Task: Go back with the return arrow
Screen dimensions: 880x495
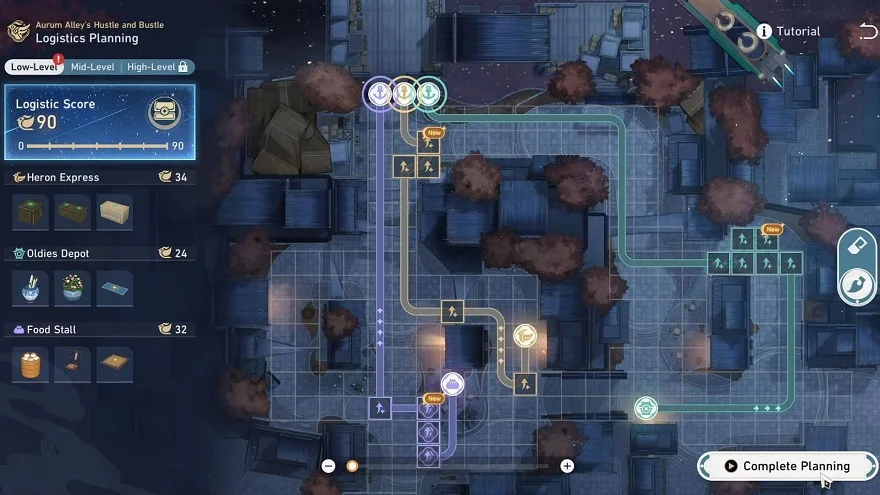Action: click(866, 32)
